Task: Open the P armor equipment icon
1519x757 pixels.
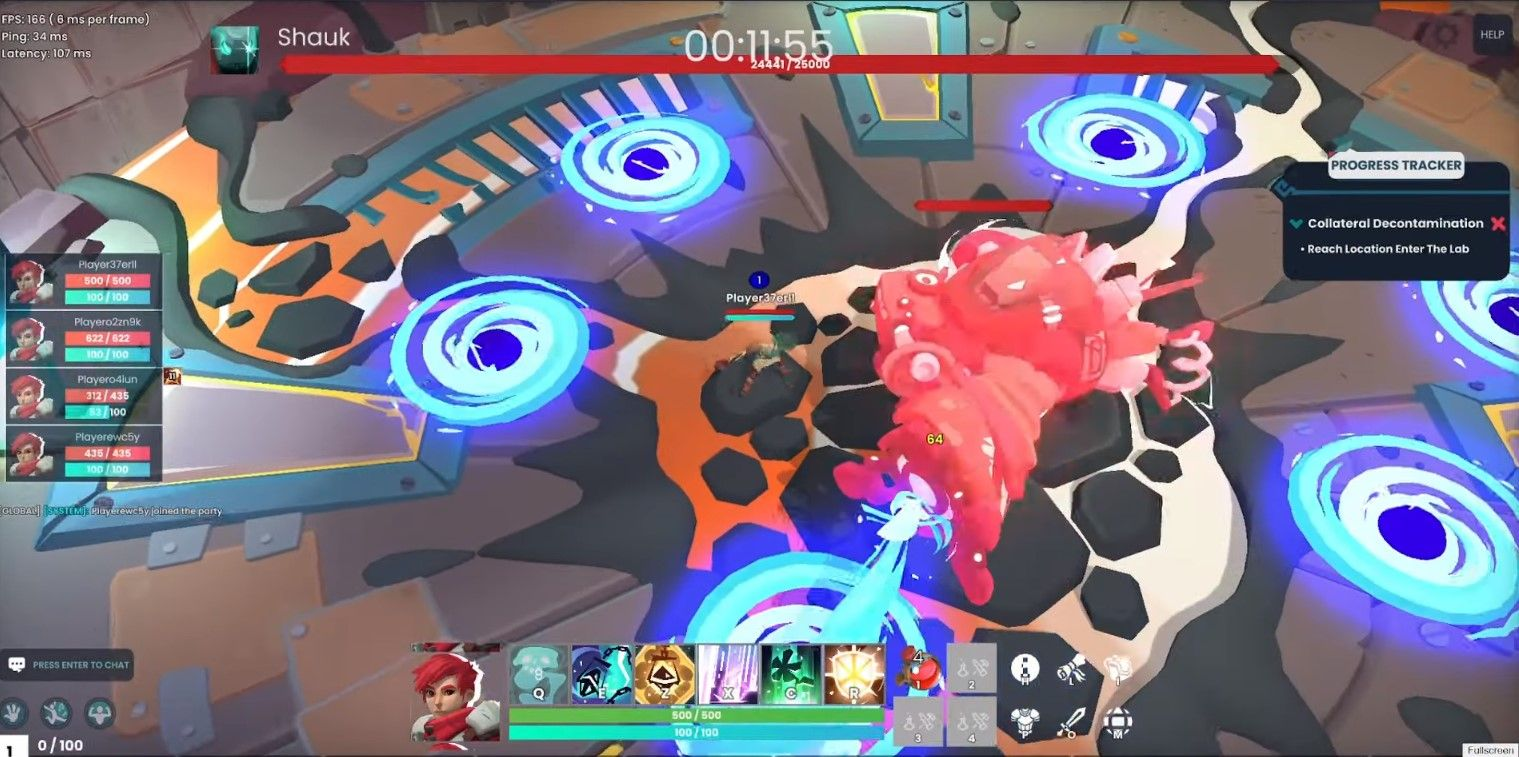Action: click(1025, 721)
